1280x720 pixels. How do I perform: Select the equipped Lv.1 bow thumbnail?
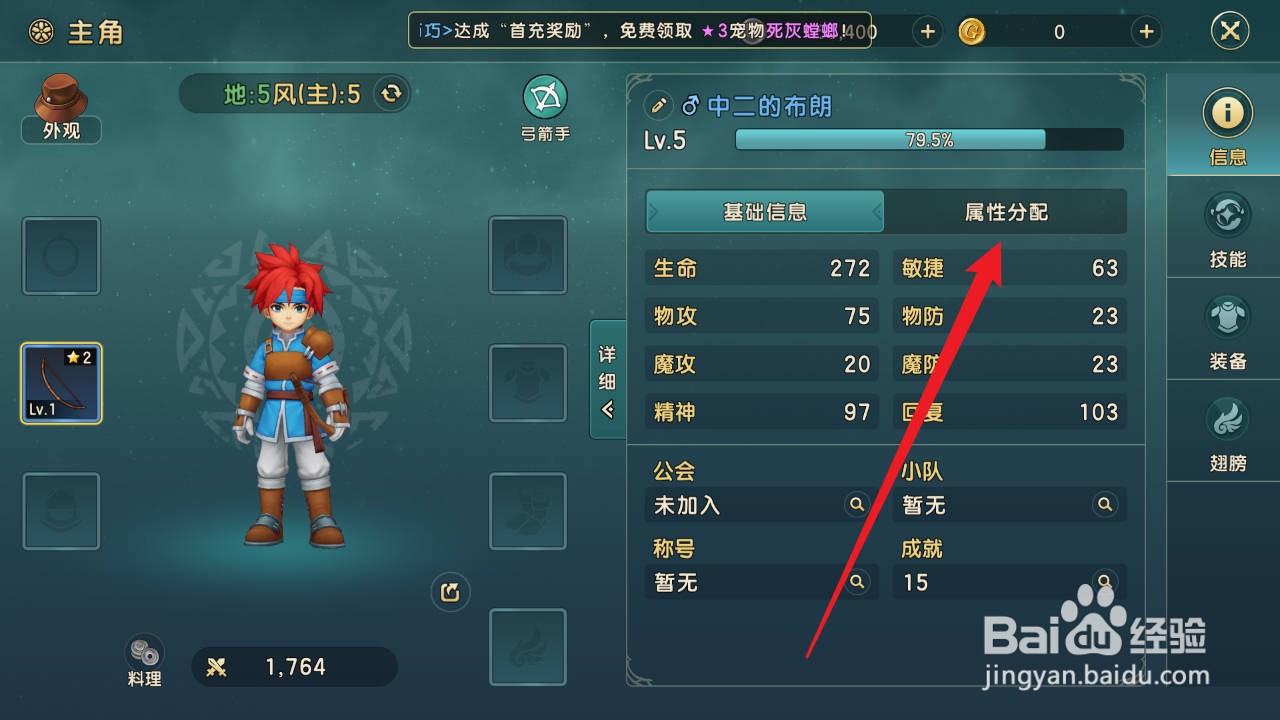(x=61, y=383)
